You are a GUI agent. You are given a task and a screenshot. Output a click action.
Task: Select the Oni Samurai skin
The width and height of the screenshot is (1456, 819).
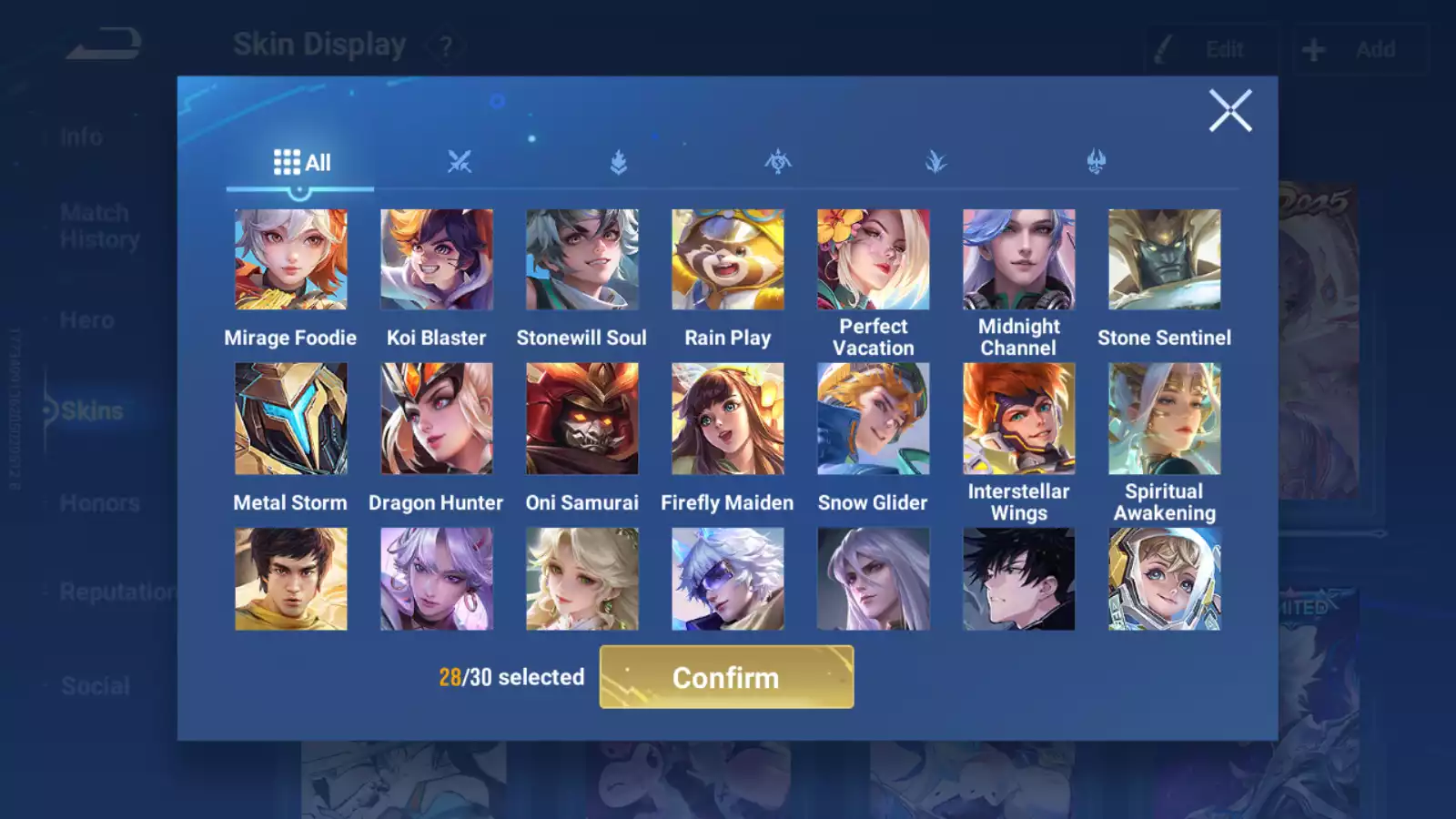click(582, 419)
